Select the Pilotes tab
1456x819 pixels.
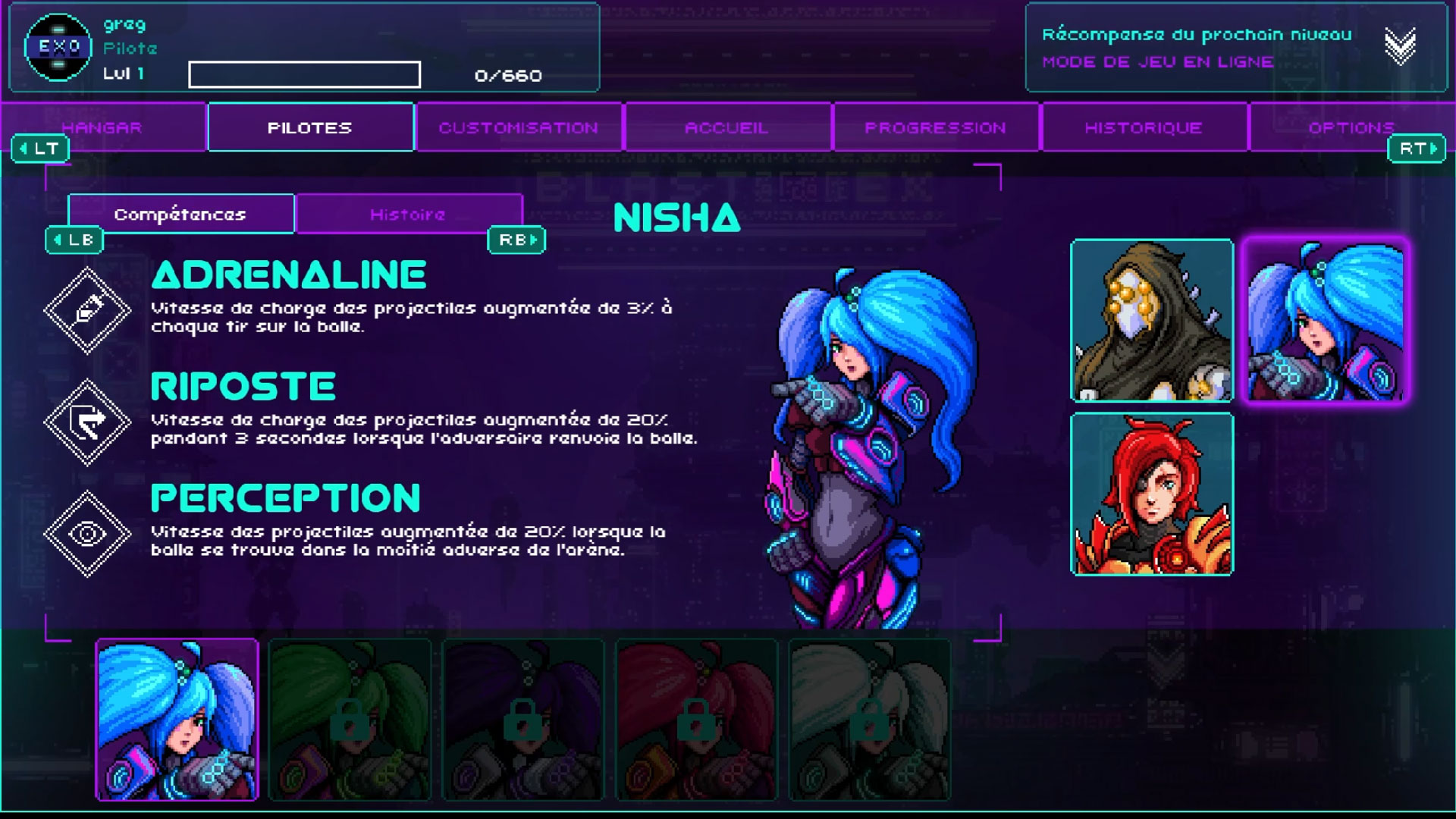pos(310,127)
